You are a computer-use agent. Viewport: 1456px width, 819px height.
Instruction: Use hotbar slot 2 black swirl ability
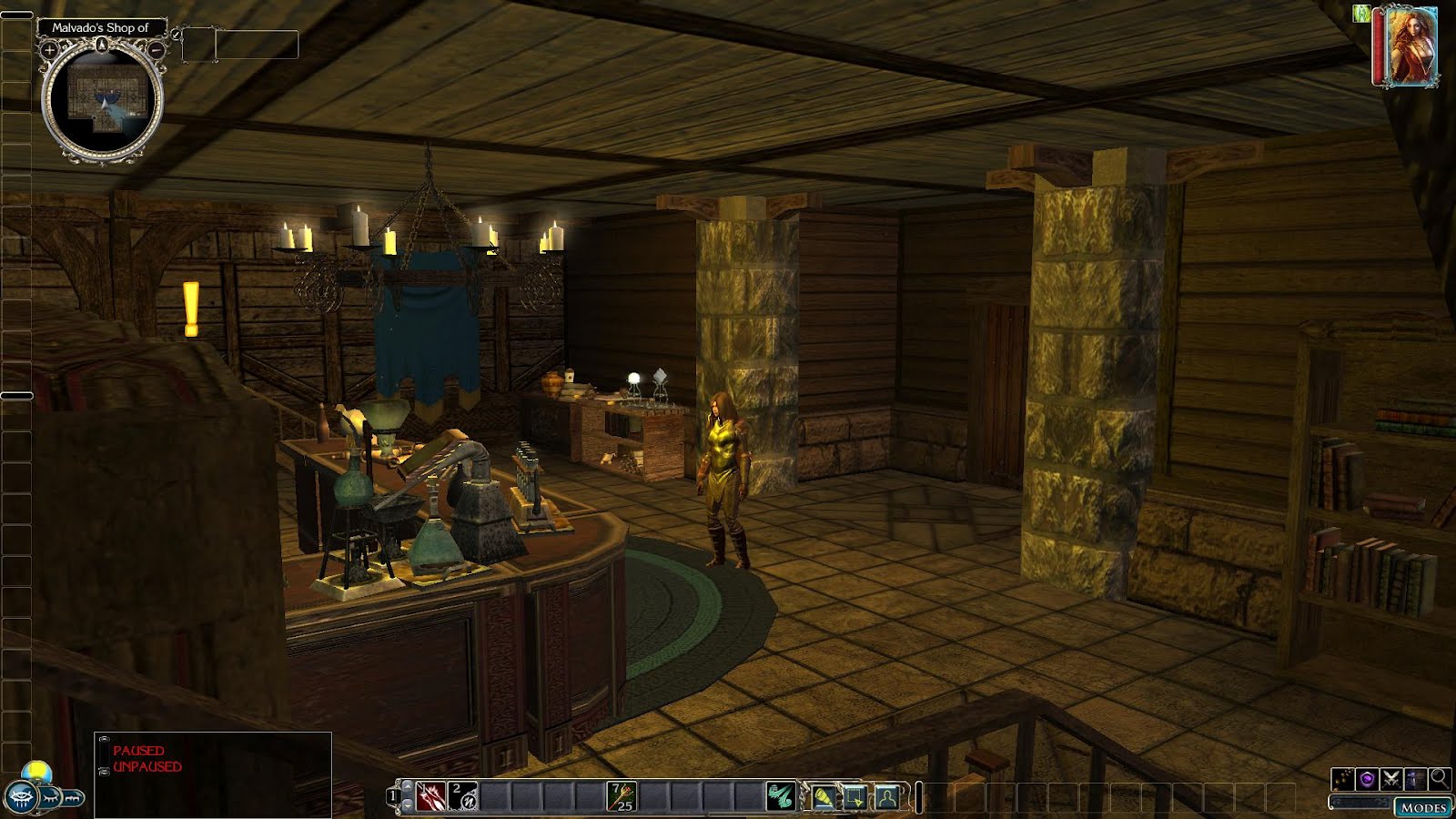(463, 797)
